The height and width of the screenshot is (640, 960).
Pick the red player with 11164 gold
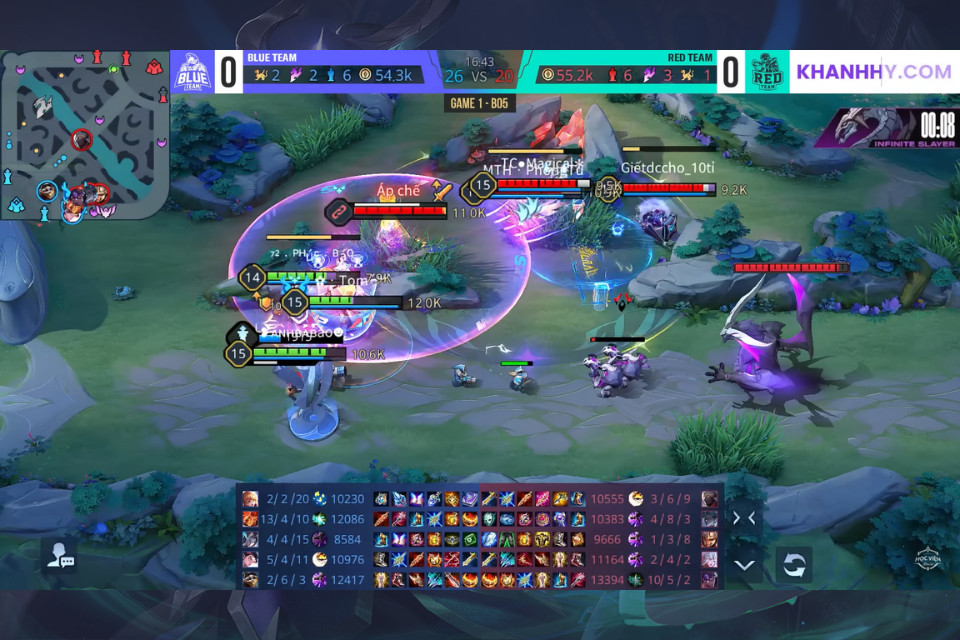point(710,559)
